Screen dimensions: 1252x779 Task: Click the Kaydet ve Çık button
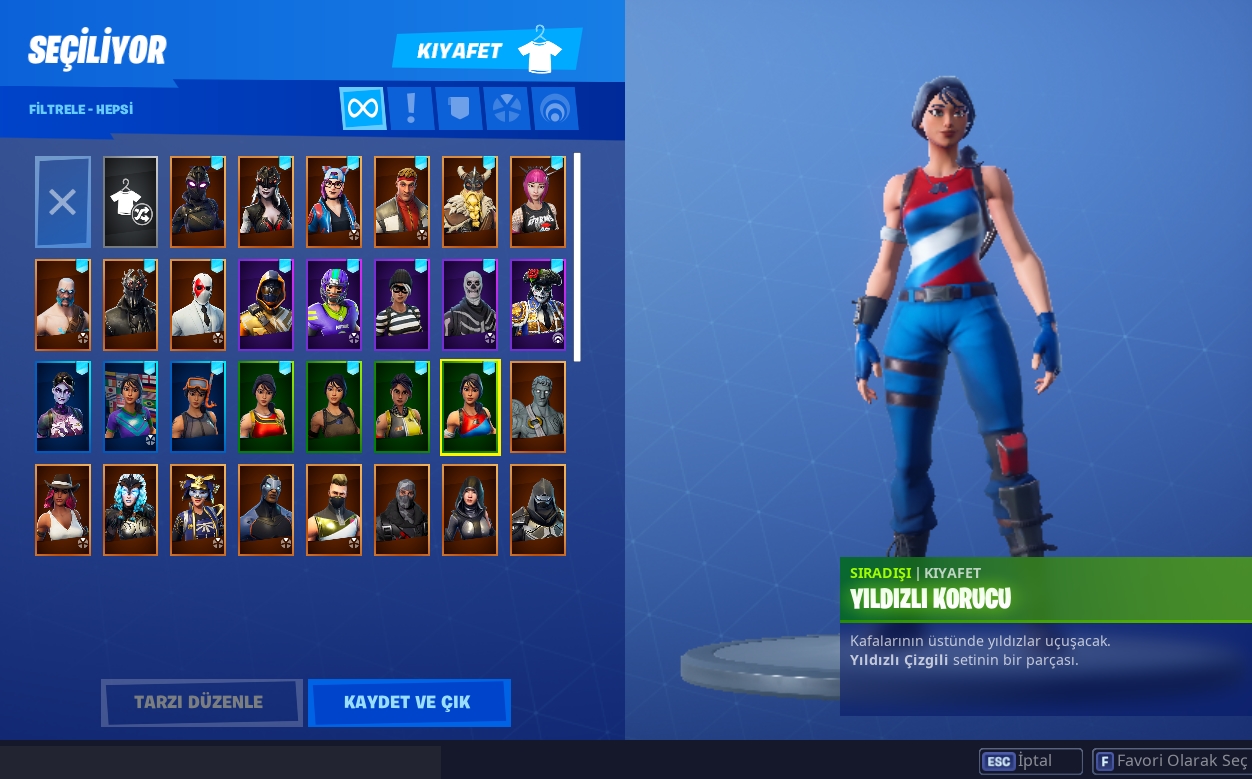pyautogui.click(x=408, y=702)
